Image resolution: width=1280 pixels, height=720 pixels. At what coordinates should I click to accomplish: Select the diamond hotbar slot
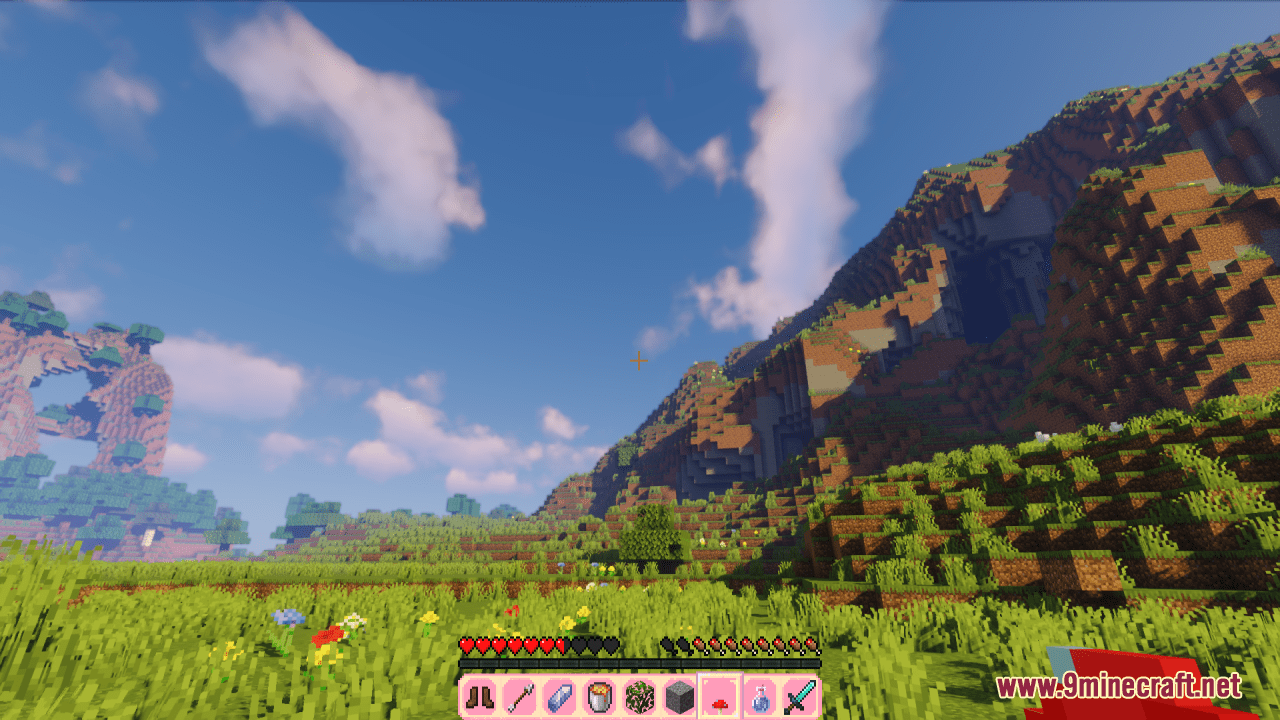point(560,697)
